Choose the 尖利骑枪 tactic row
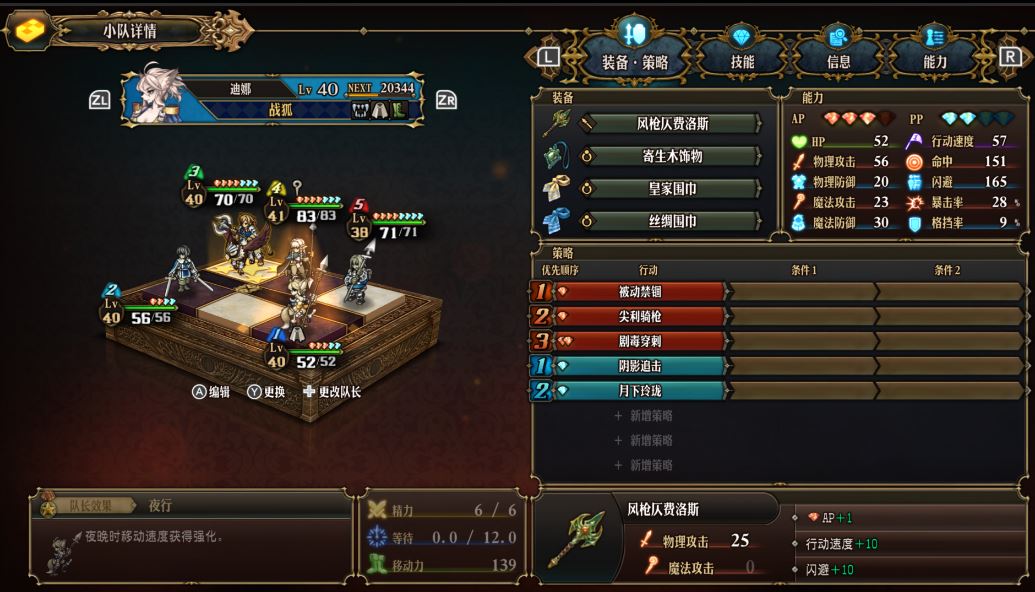The height and width of the screenshot is (592, 1035). (640, 316)
